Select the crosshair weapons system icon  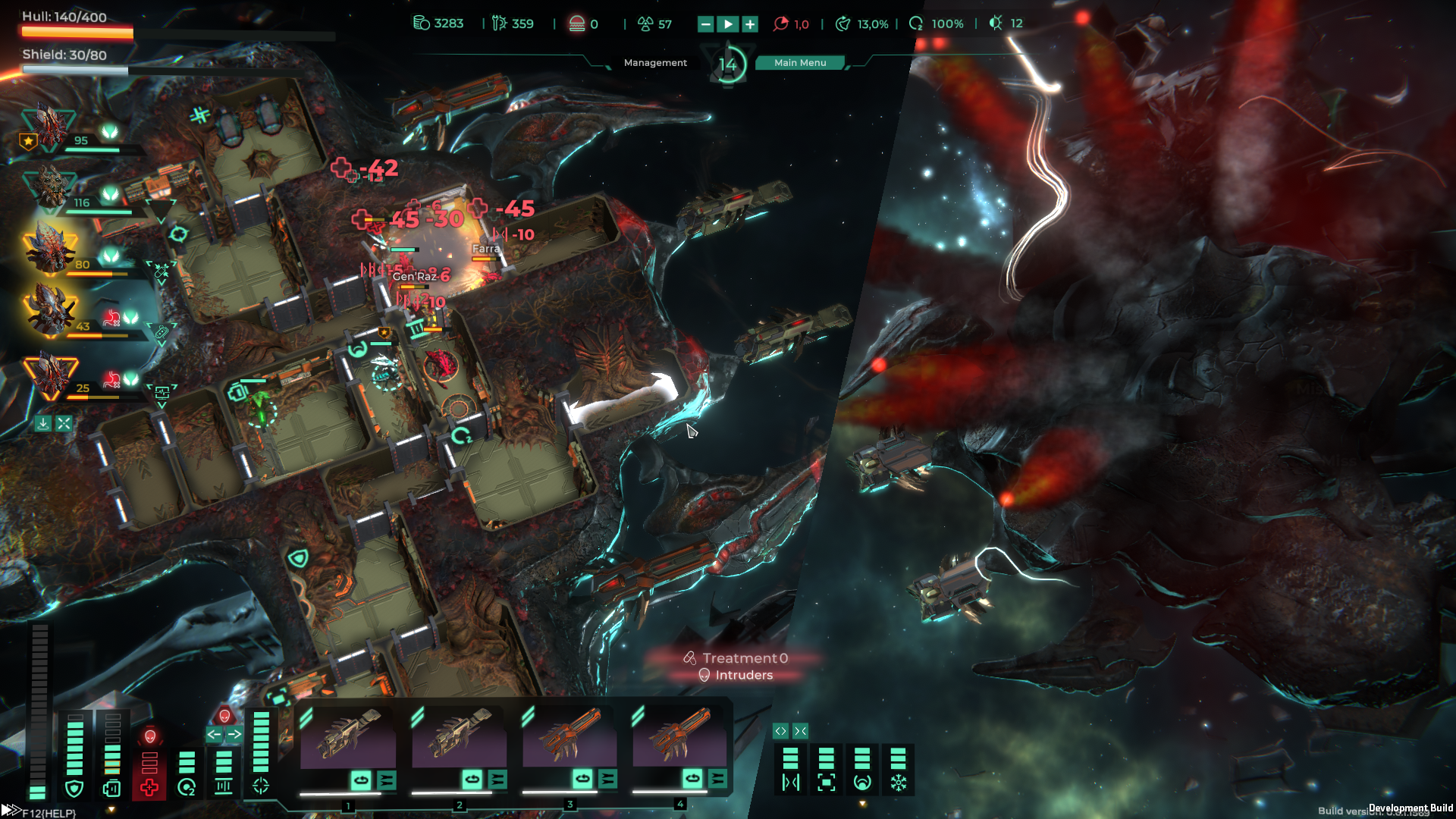261,786
